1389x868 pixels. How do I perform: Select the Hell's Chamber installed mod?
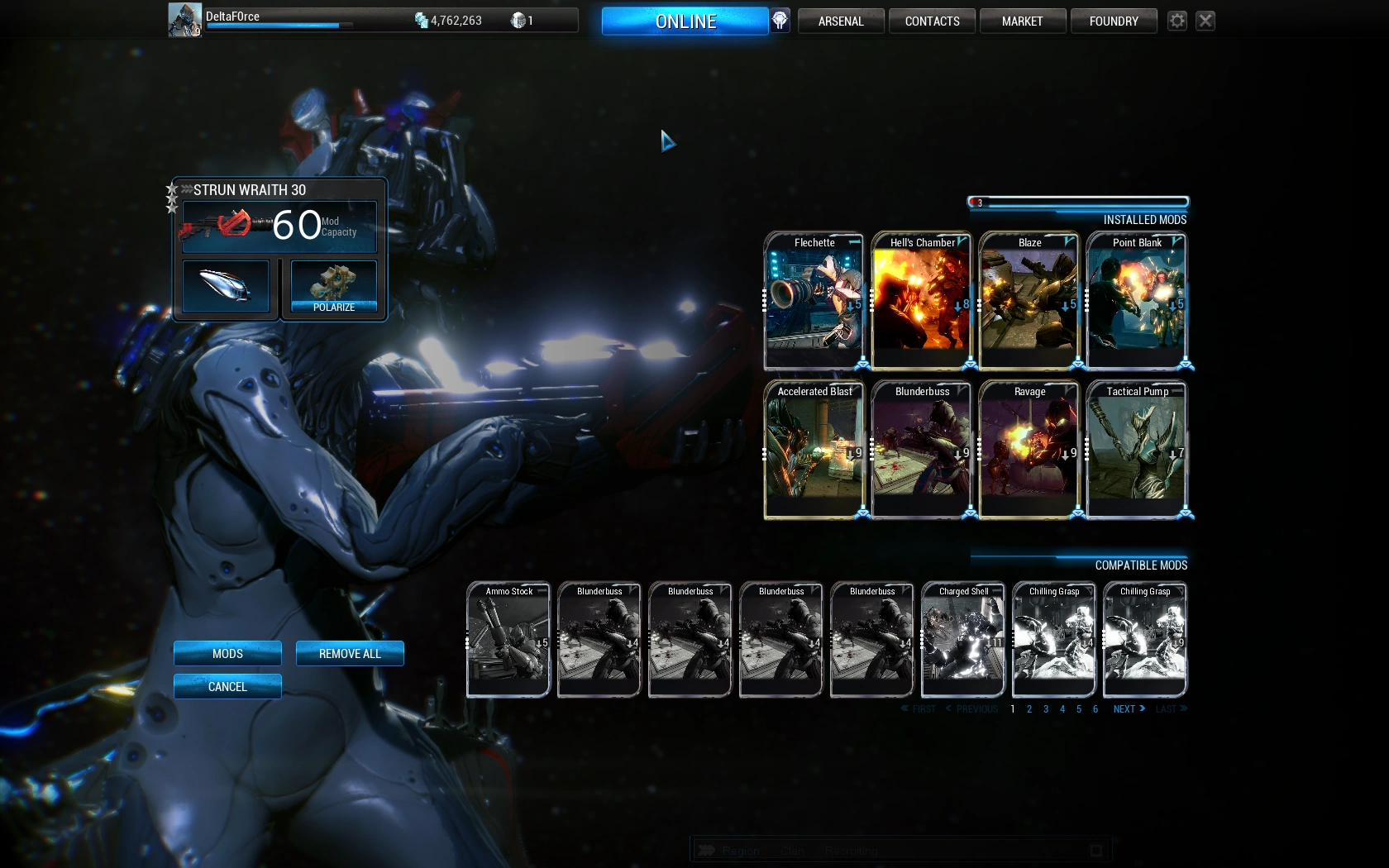click(921, 300)
